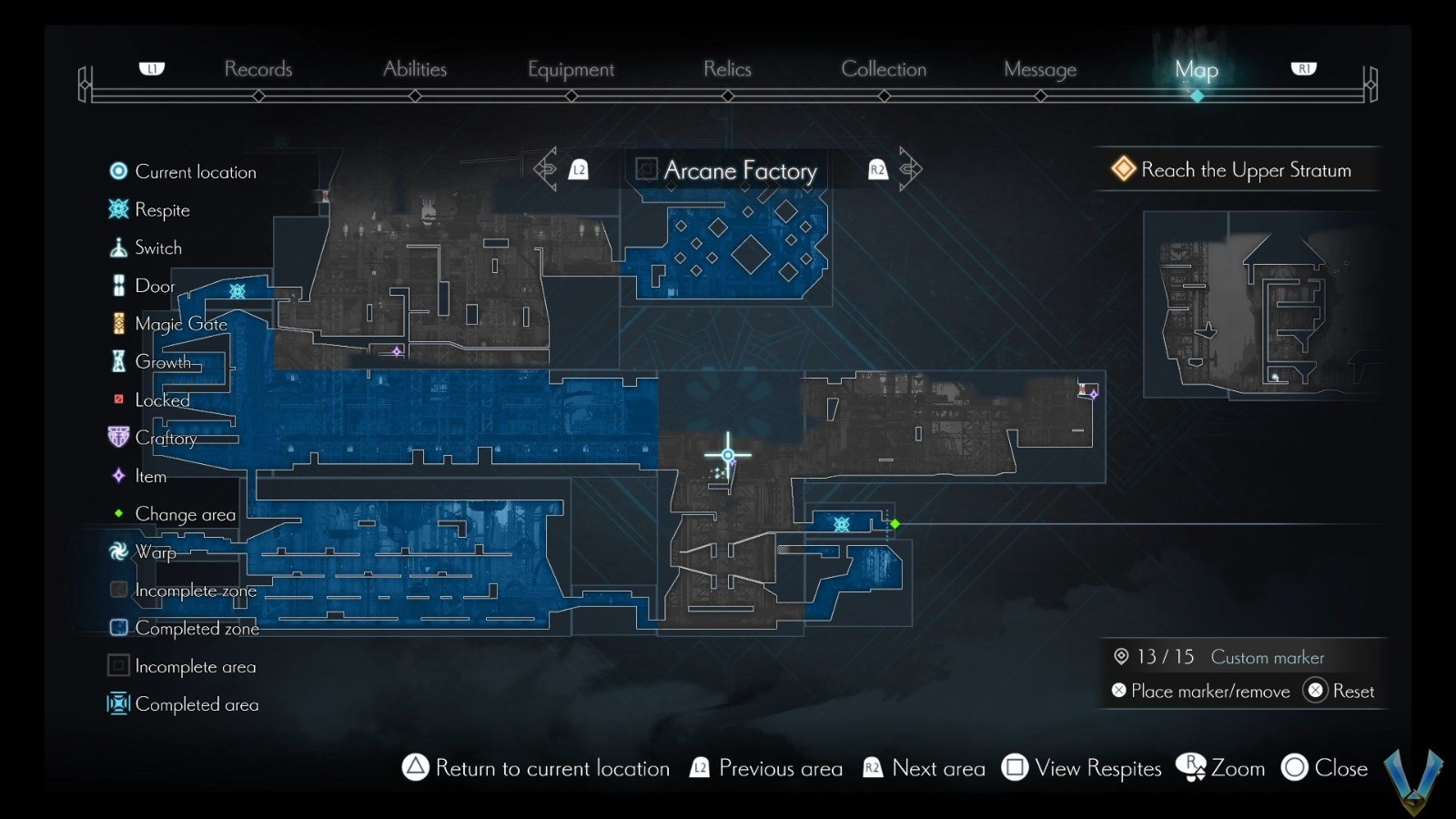1456x819 pixels.
Task: Click the L2 previous area arrow
Action: click(559, 168)
